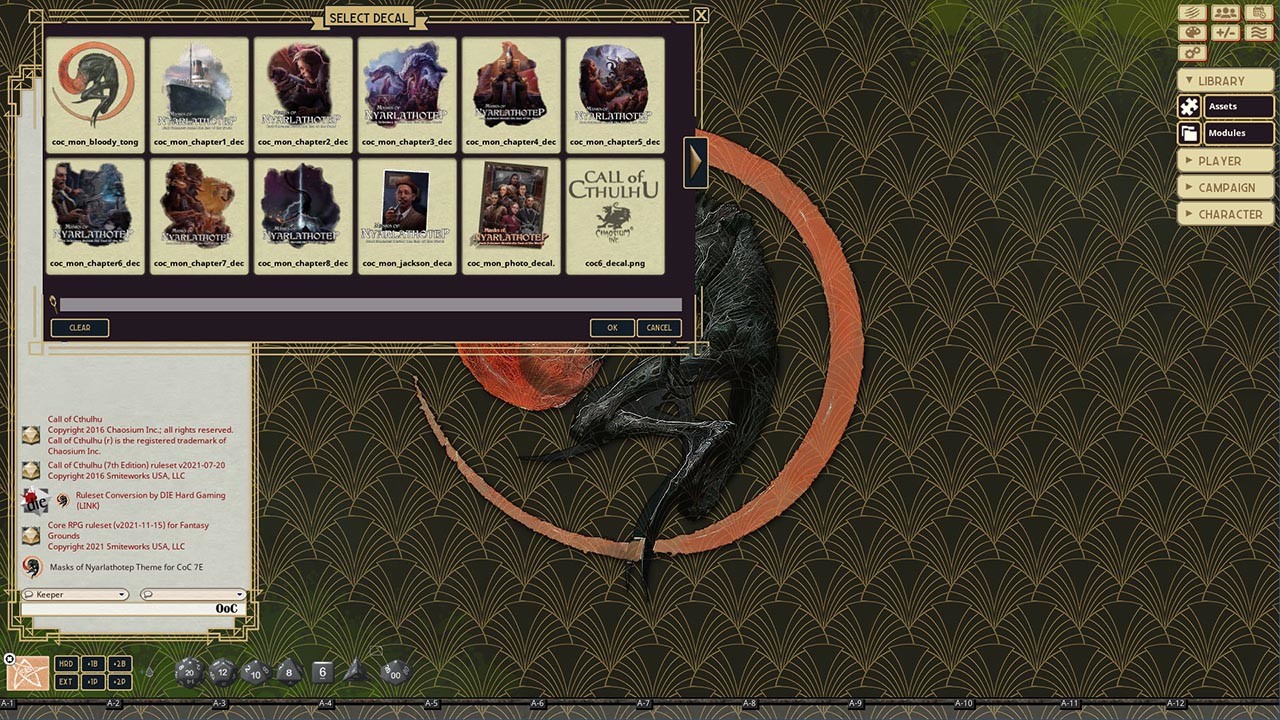
Task: Toggle the +2B bonus die
Action: 120,663
